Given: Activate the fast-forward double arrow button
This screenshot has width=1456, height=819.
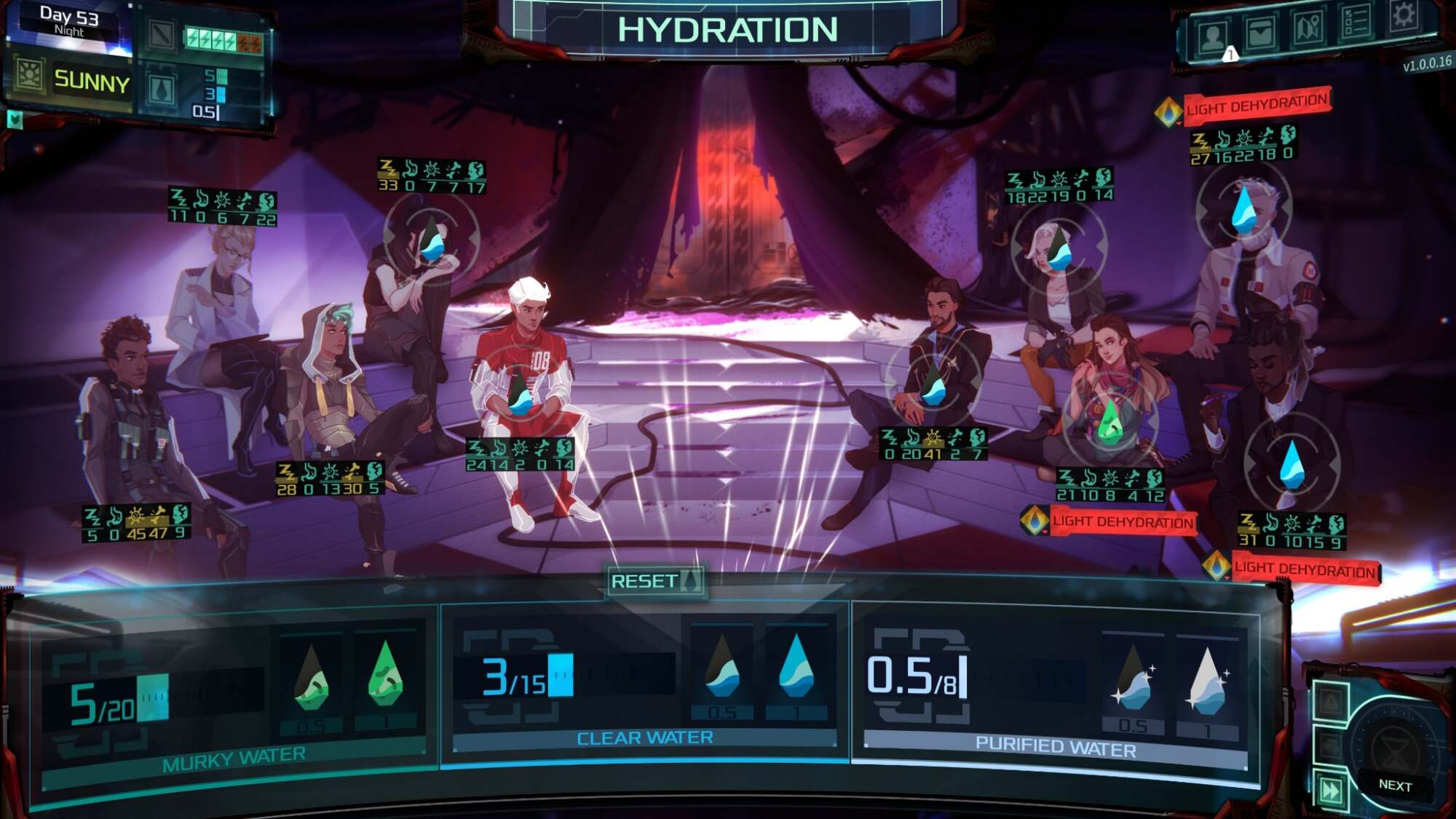Looking at the screenshot, I should point(1331,790).
